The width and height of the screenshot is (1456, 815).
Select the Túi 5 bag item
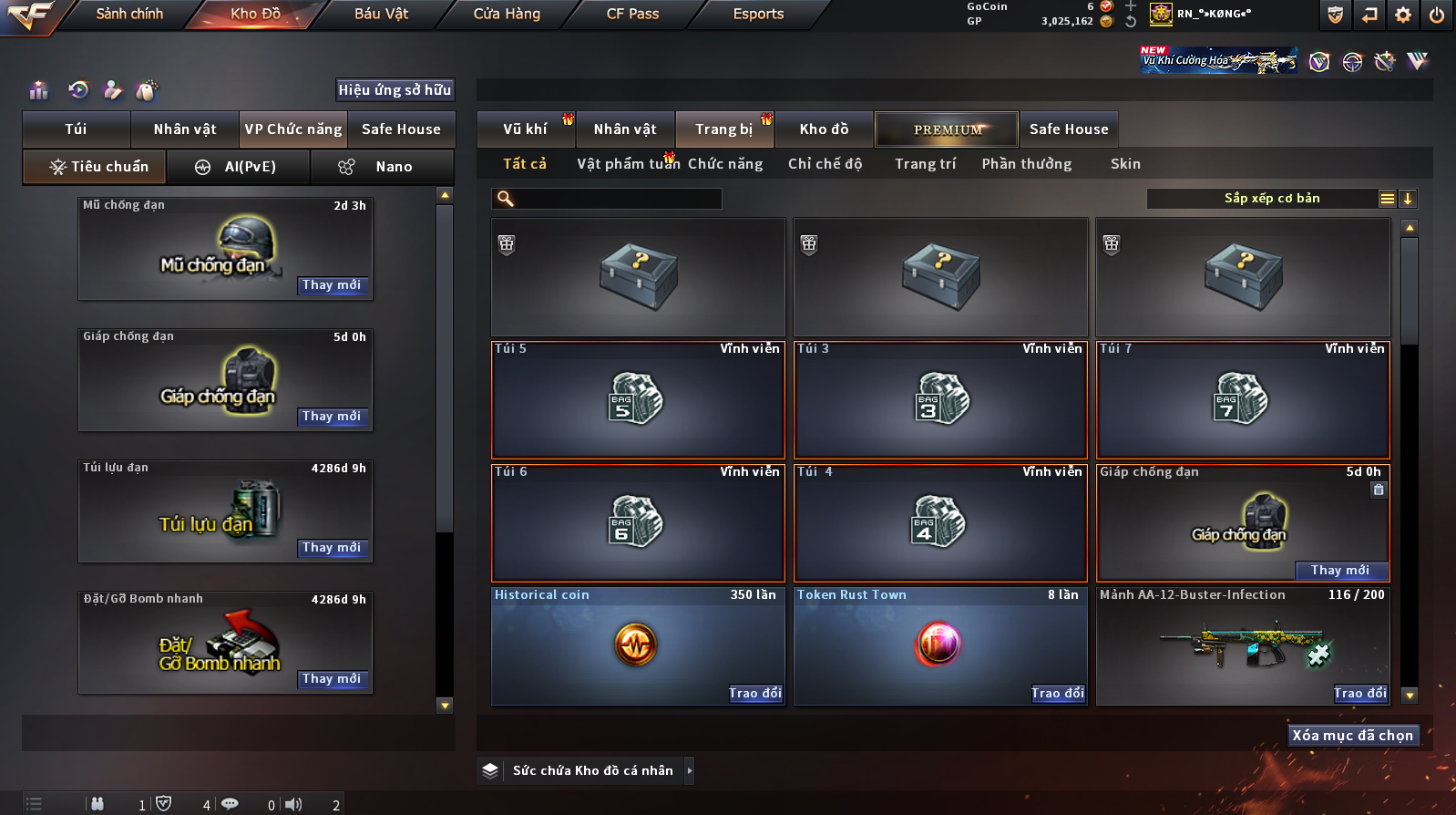pos(638,399)
